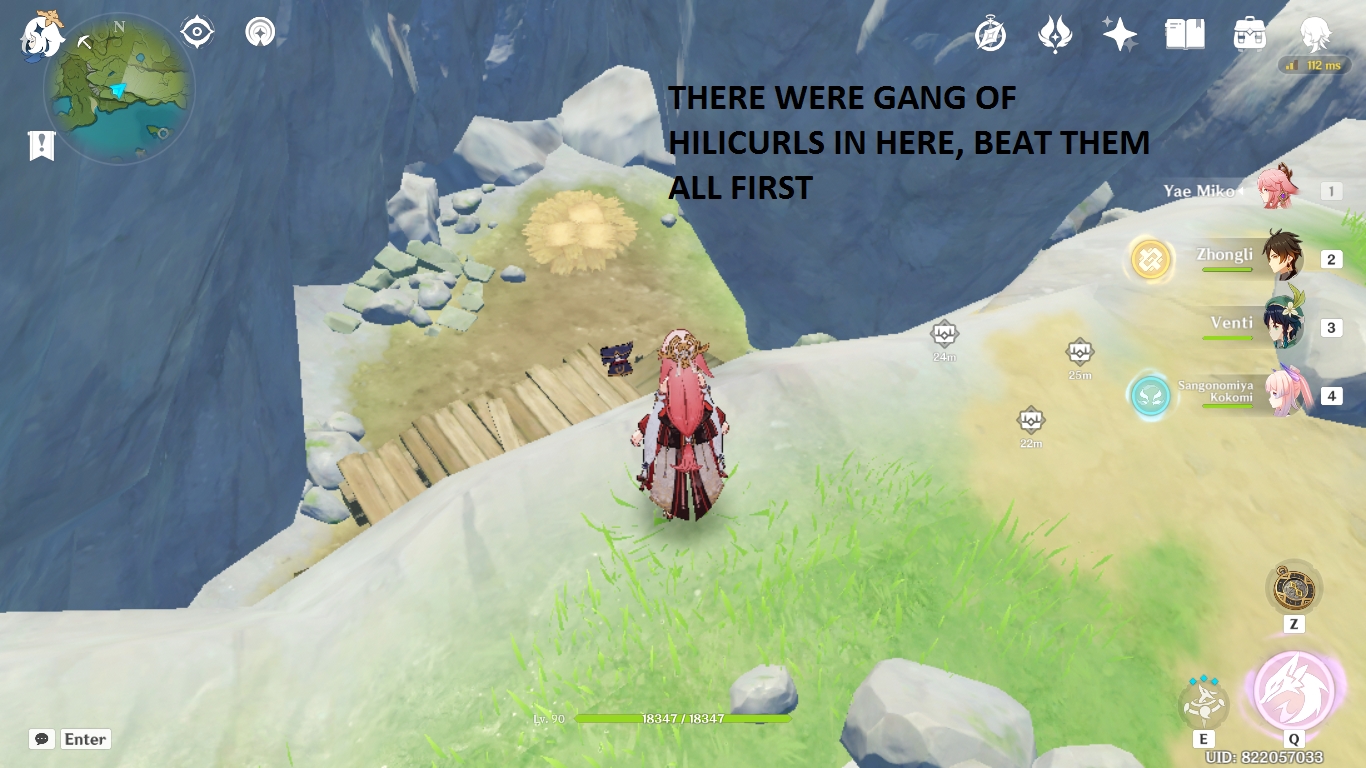Open the Co-op eye icon beside minimap

coord(196,31)
